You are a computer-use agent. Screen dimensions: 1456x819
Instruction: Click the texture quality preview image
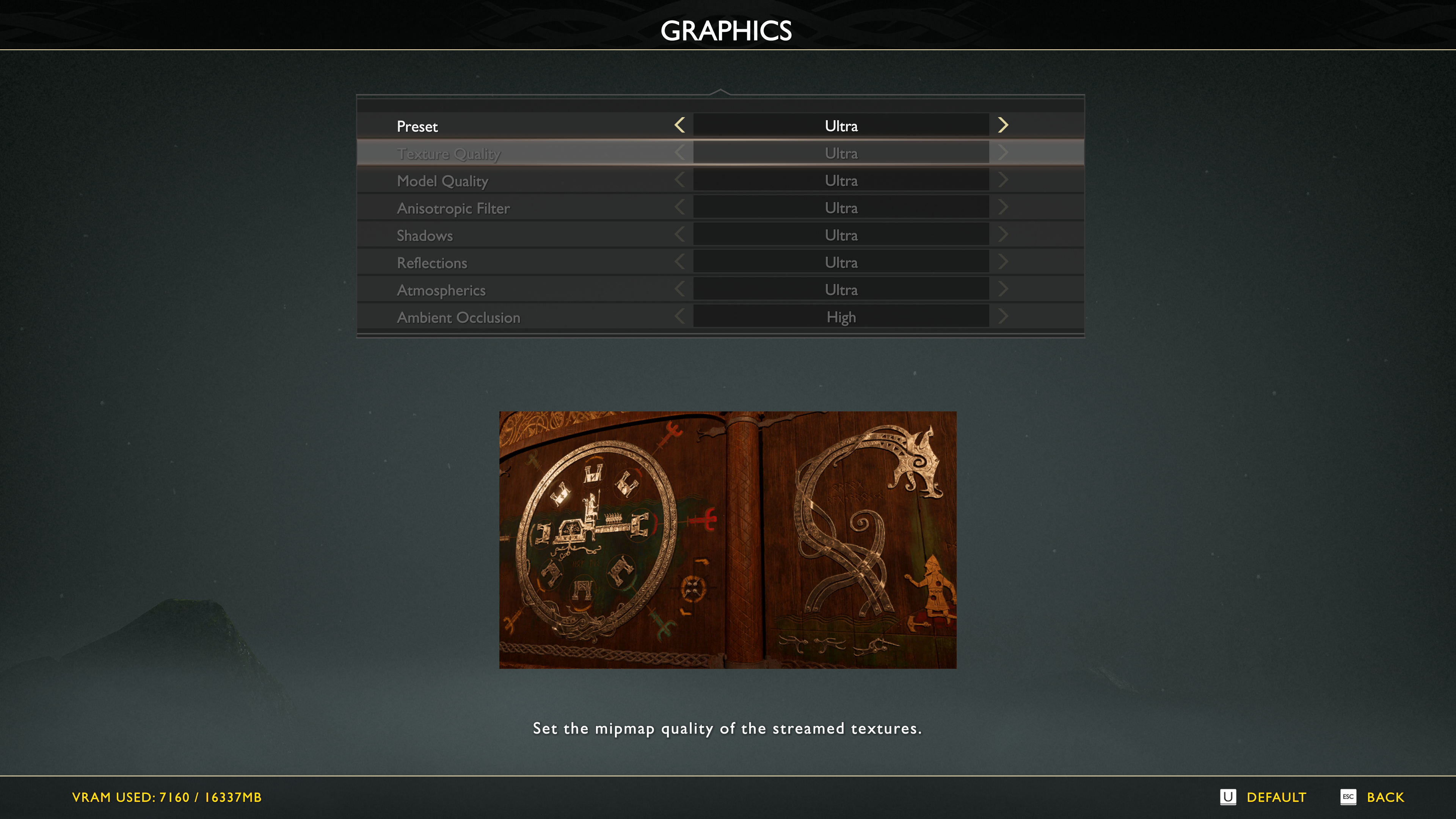point(728,540)
